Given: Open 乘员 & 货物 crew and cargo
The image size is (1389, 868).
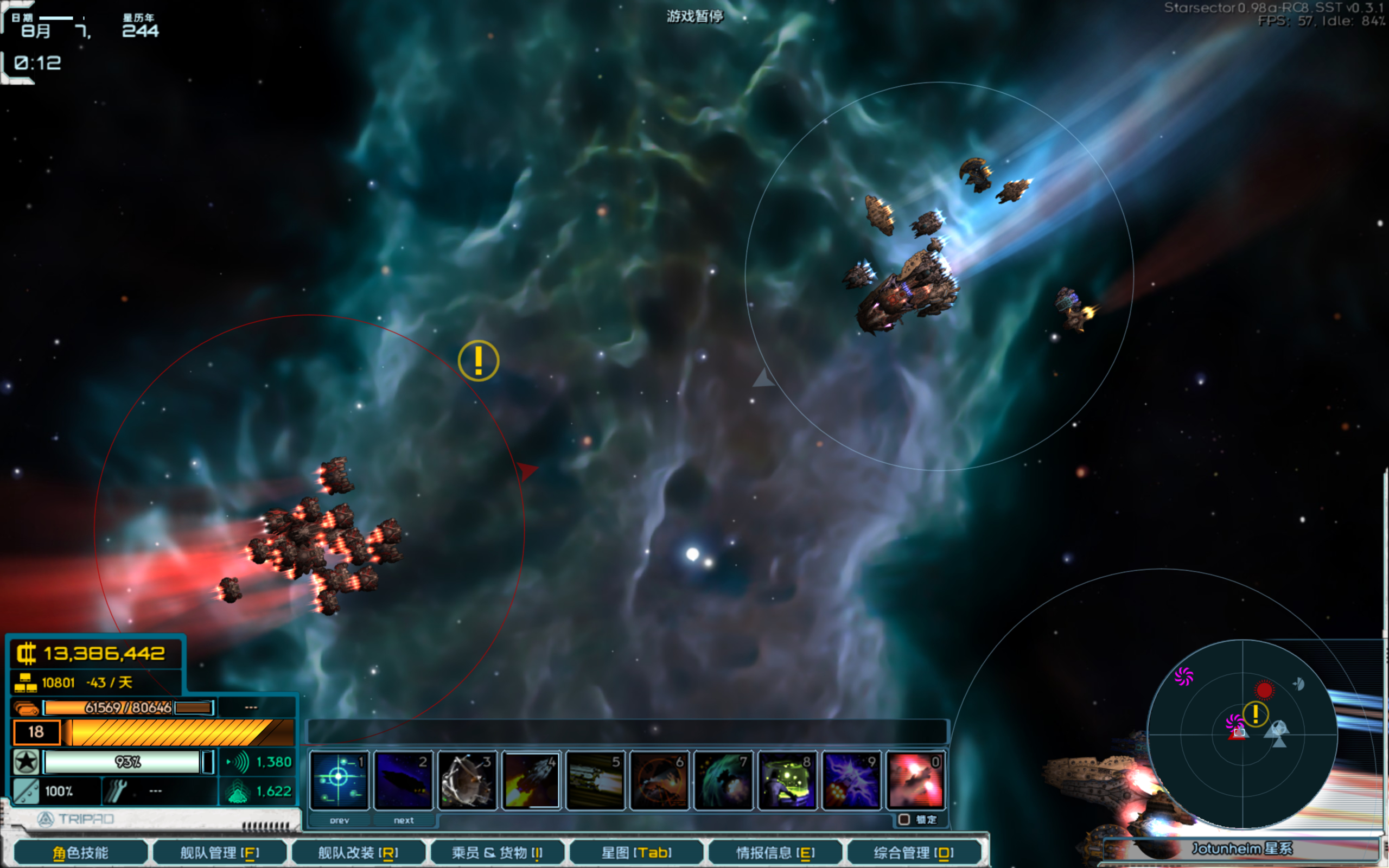Looking at the screenshot, I should pyautogui.click(x=497, y=852).
